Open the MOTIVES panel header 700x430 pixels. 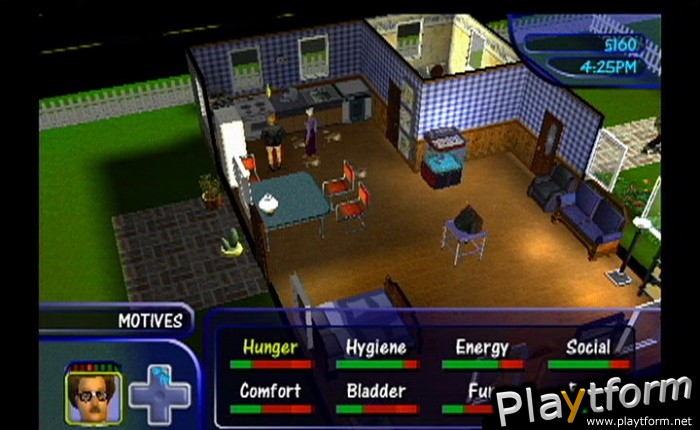click(x=150, y=321)
